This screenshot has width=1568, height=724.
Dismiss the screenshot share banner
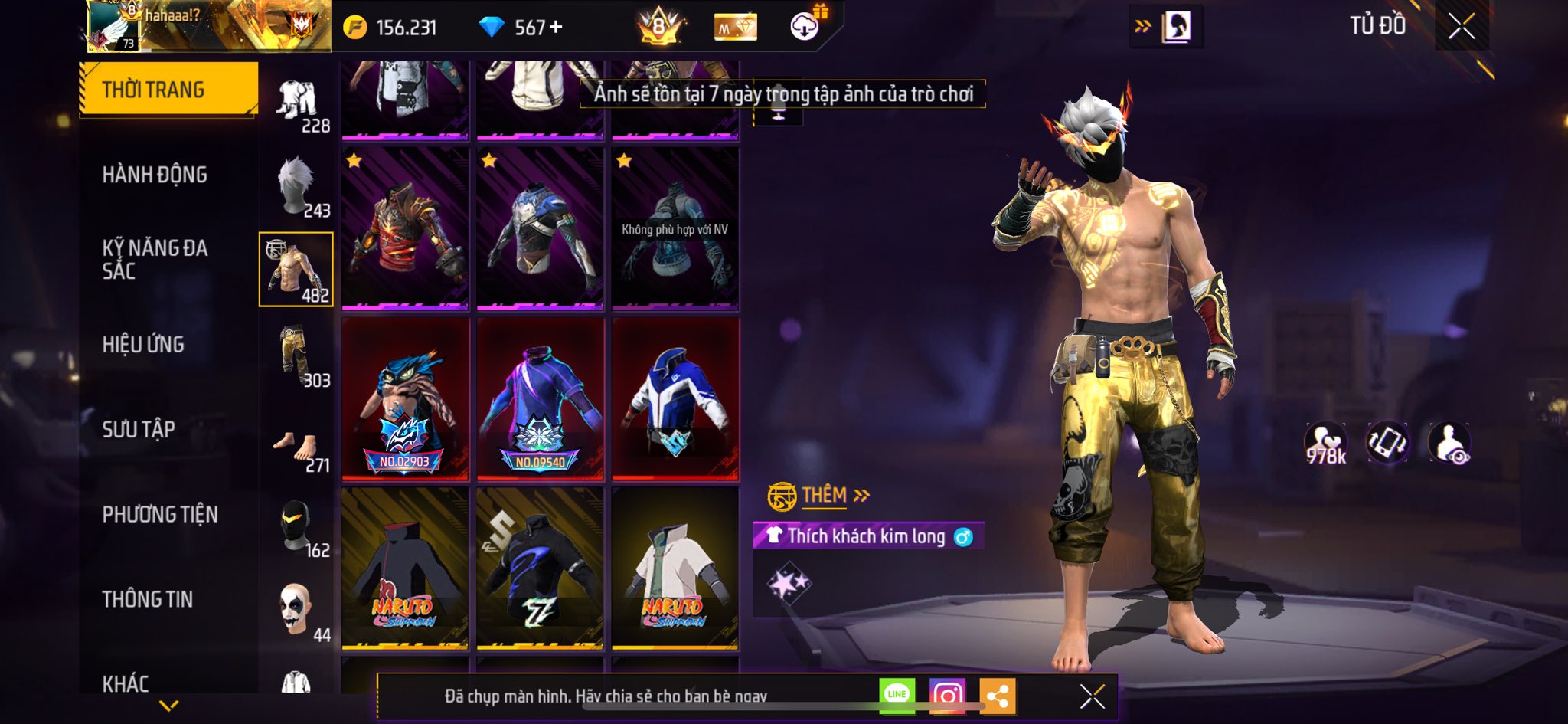tap(1092, 696)
